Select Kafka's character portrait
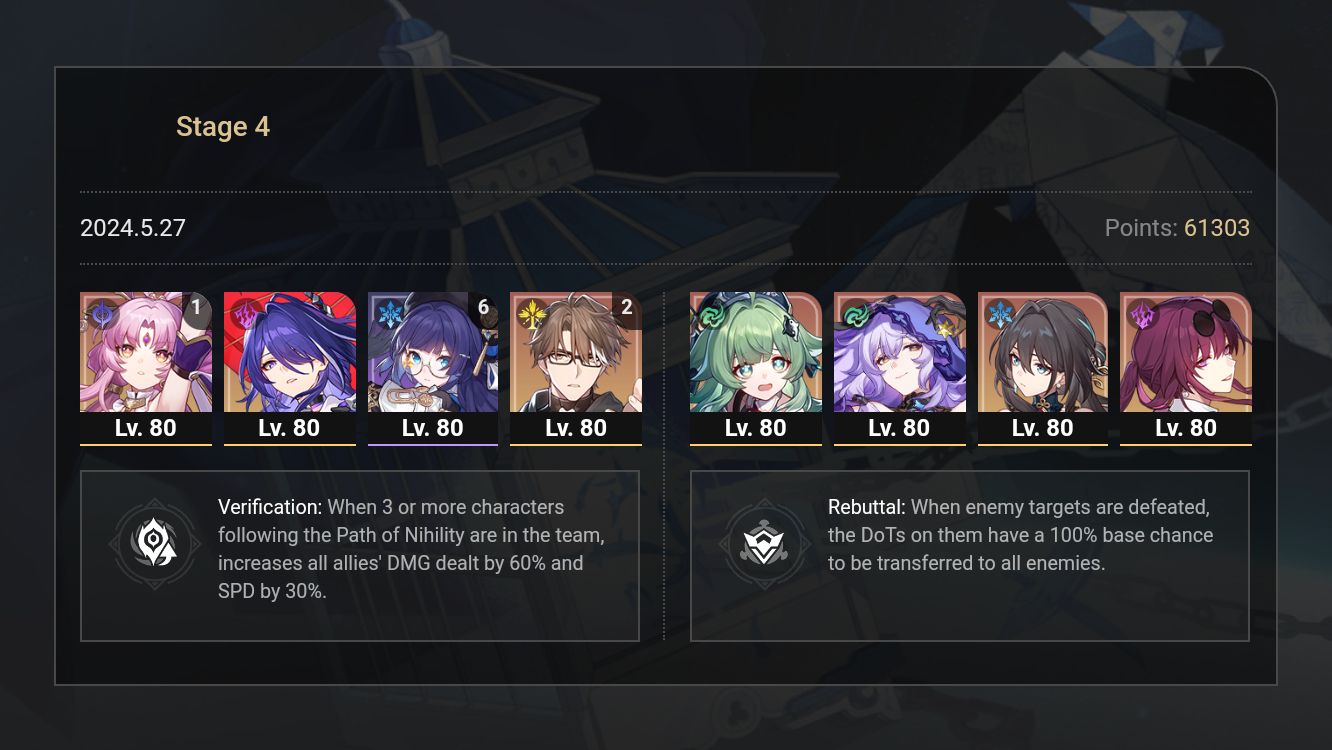1332x750 pixels. coord(1186,355)
